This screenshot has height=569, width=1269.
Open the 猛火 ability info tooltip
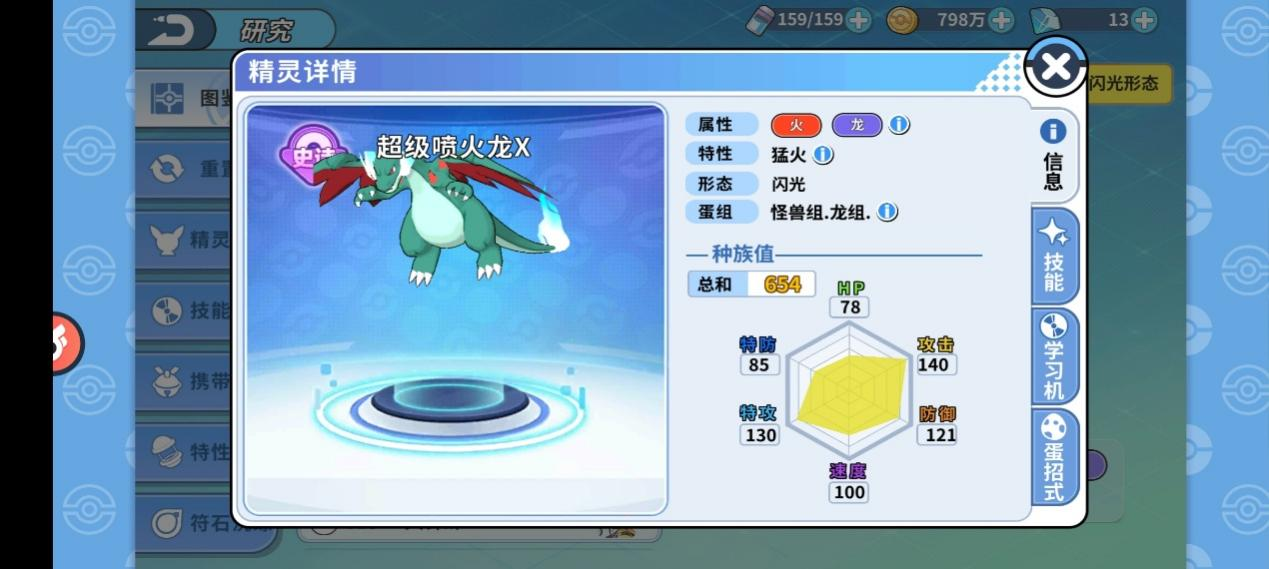click(x=823, y=155)
